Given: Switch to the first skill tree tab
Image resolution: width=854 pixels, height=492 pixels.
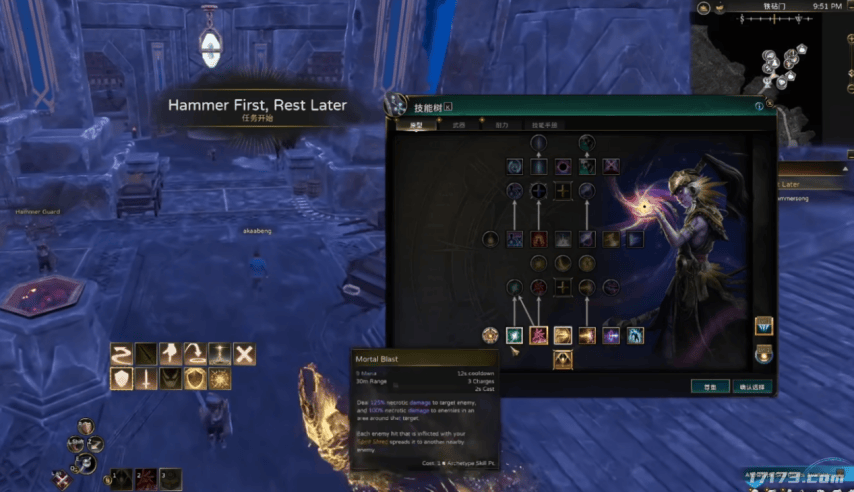Looking at the screenshot, I should click(417, 125).
